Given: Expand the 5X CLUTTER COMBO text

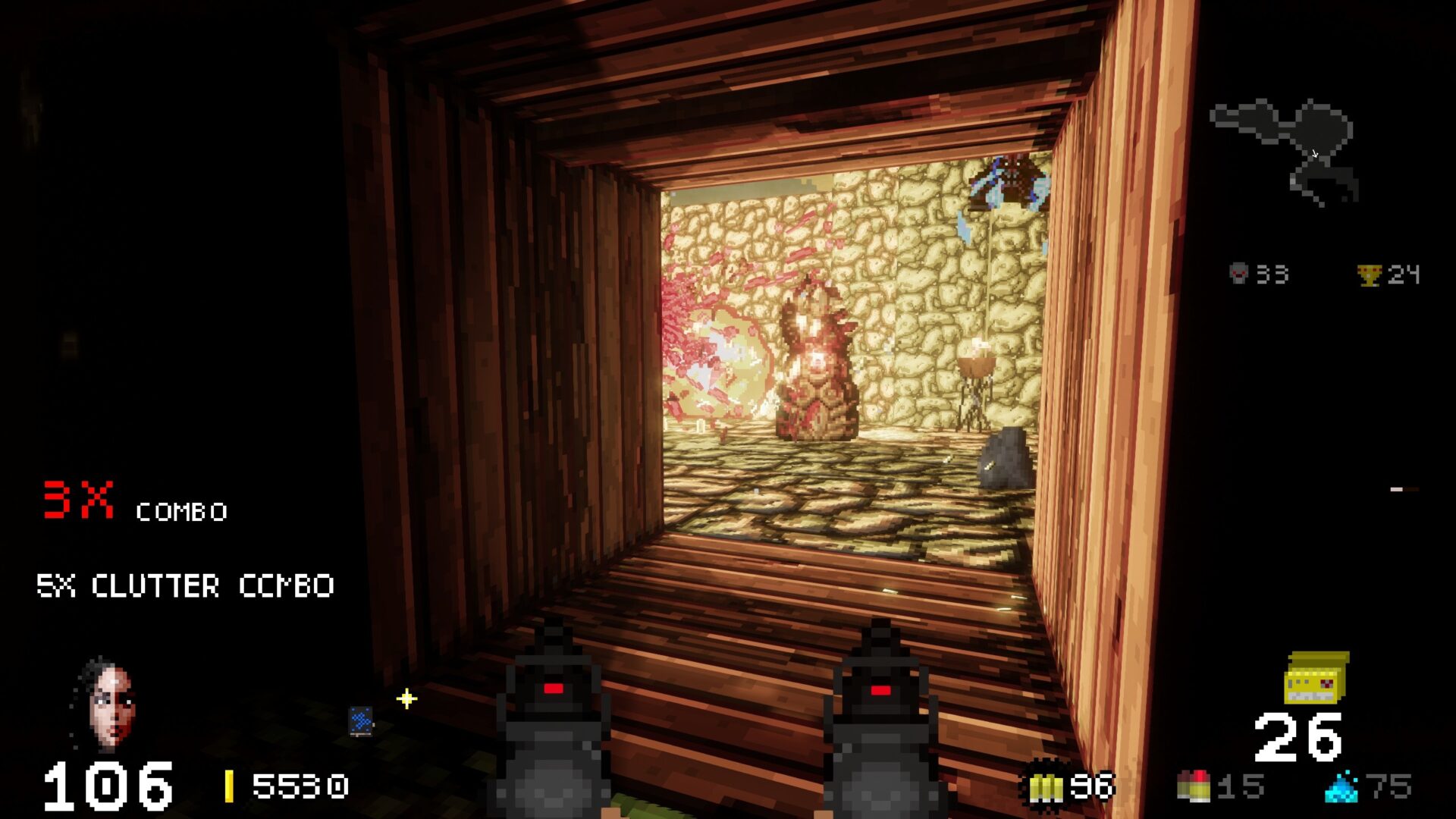Looking at the screenshot, I should 186,585.
